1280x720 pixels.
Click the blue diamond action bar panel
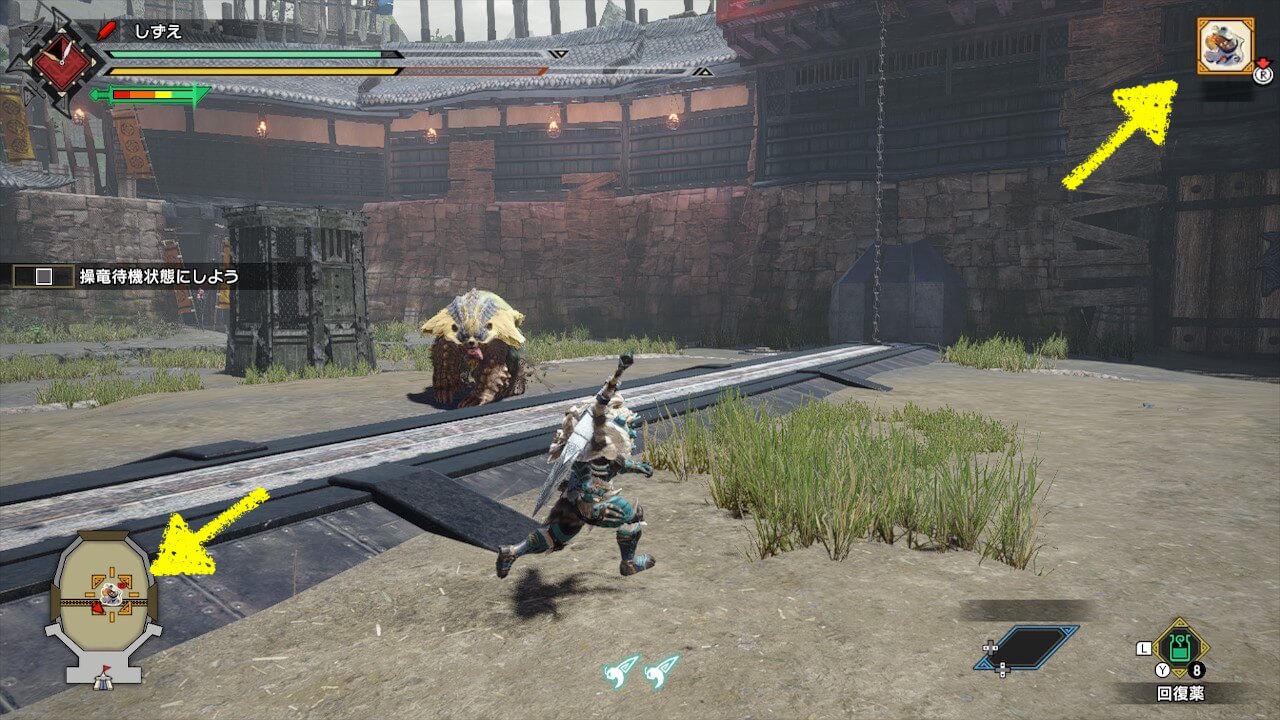tap(1028, 648)
